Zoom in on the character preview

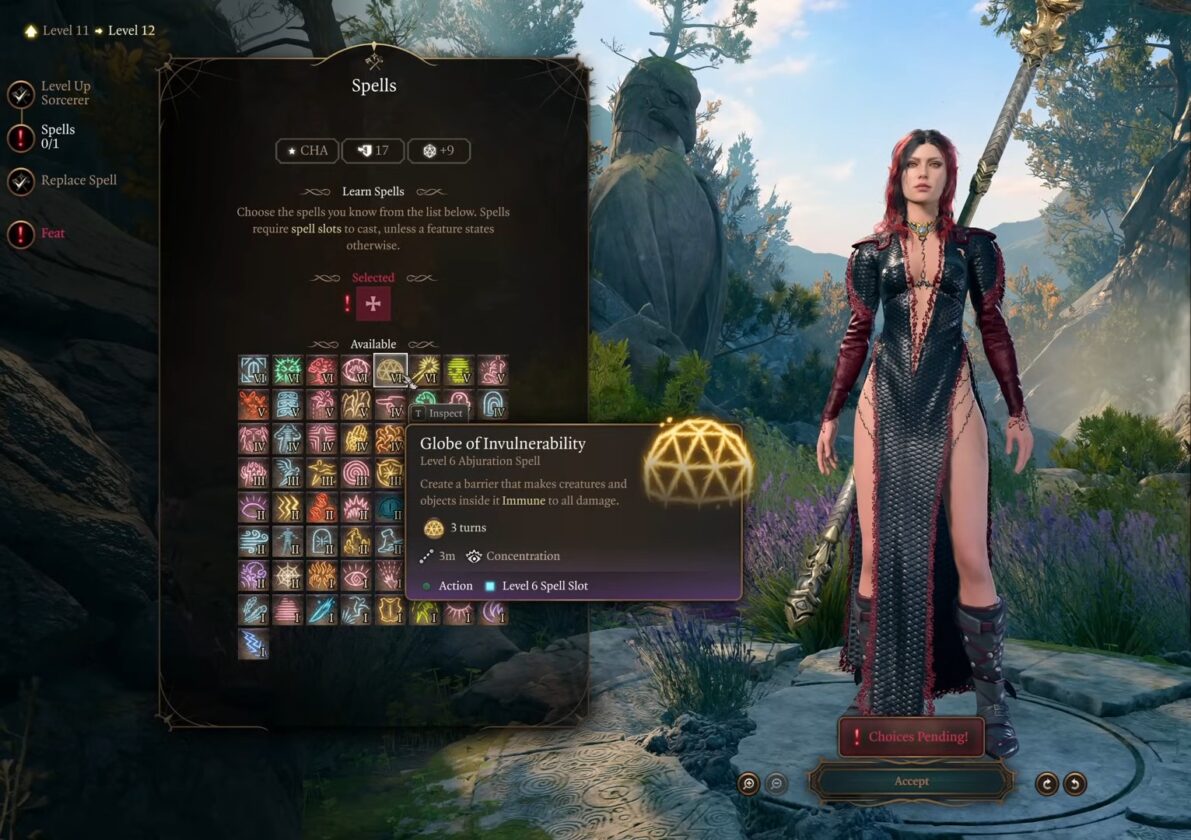[748, 784]
